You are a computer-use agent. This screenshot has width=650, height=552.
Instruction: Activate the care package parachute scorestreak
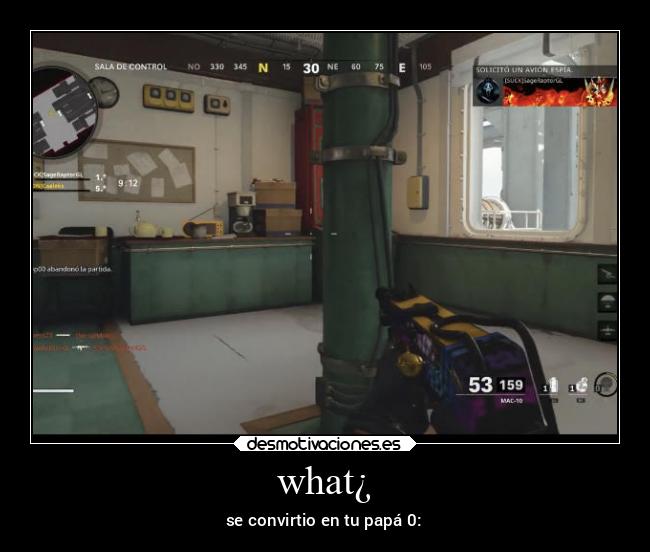[x=607, y=302]
